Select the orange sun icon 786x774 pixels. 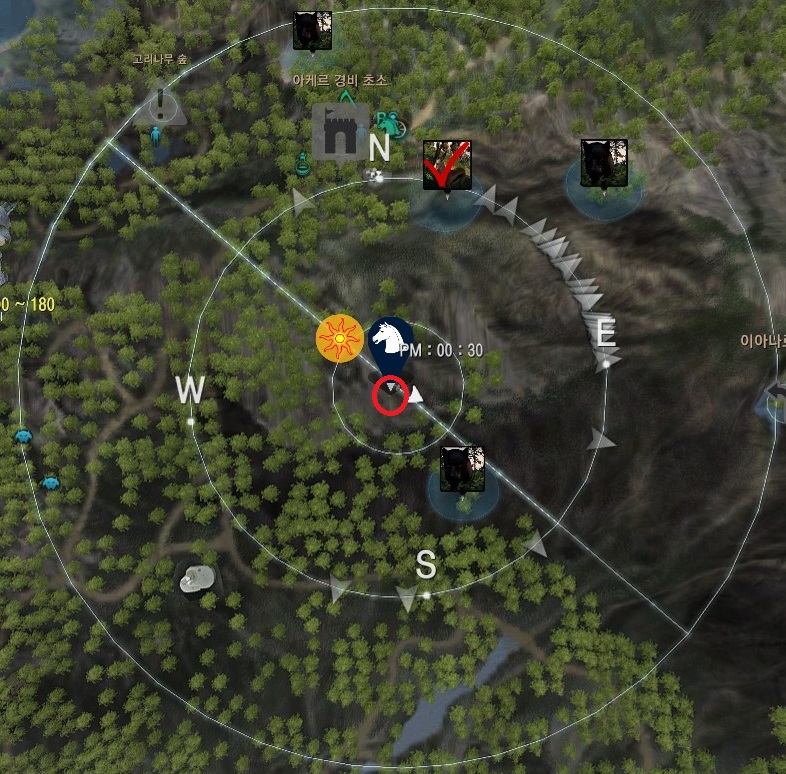tap(340, 338)
